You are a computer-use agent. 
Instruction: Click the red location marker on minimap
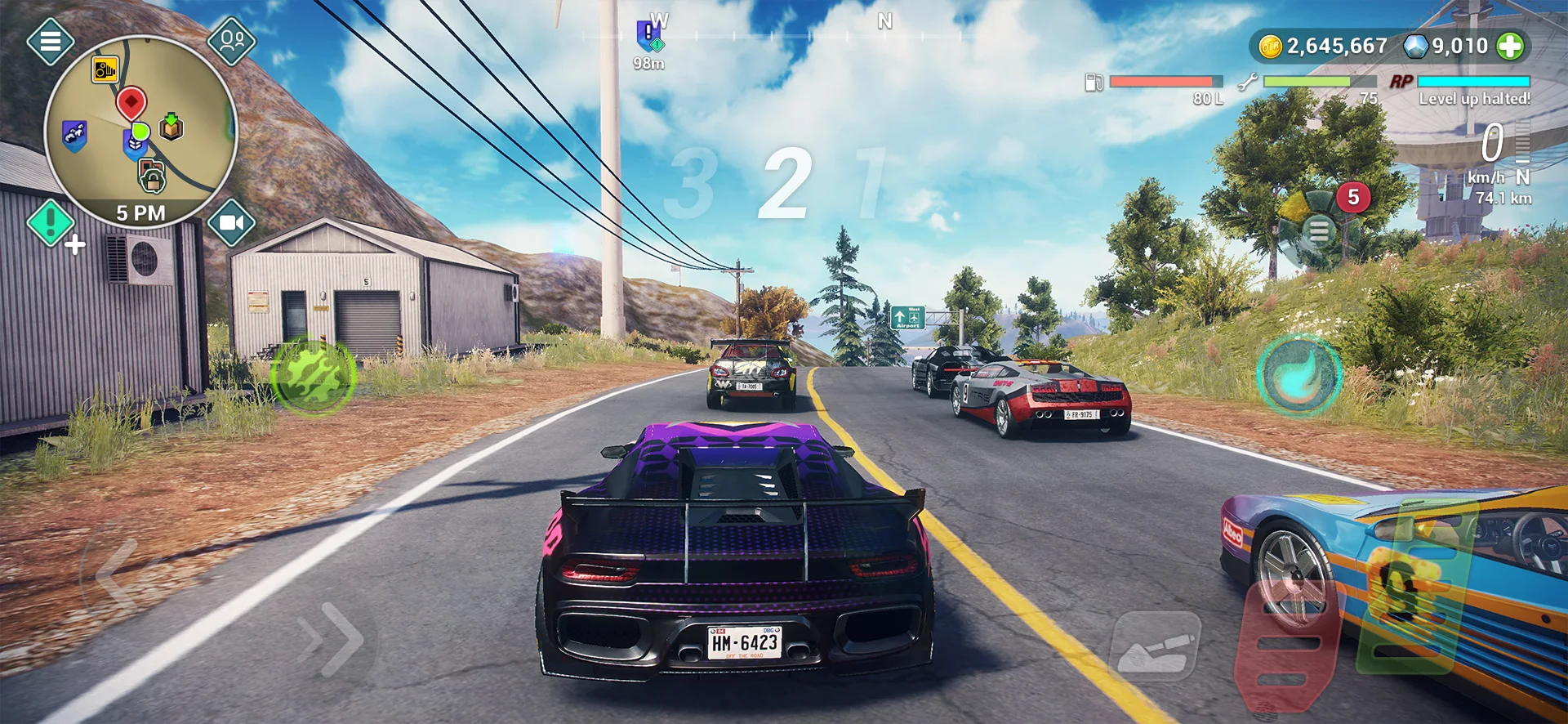click(131, 104)
